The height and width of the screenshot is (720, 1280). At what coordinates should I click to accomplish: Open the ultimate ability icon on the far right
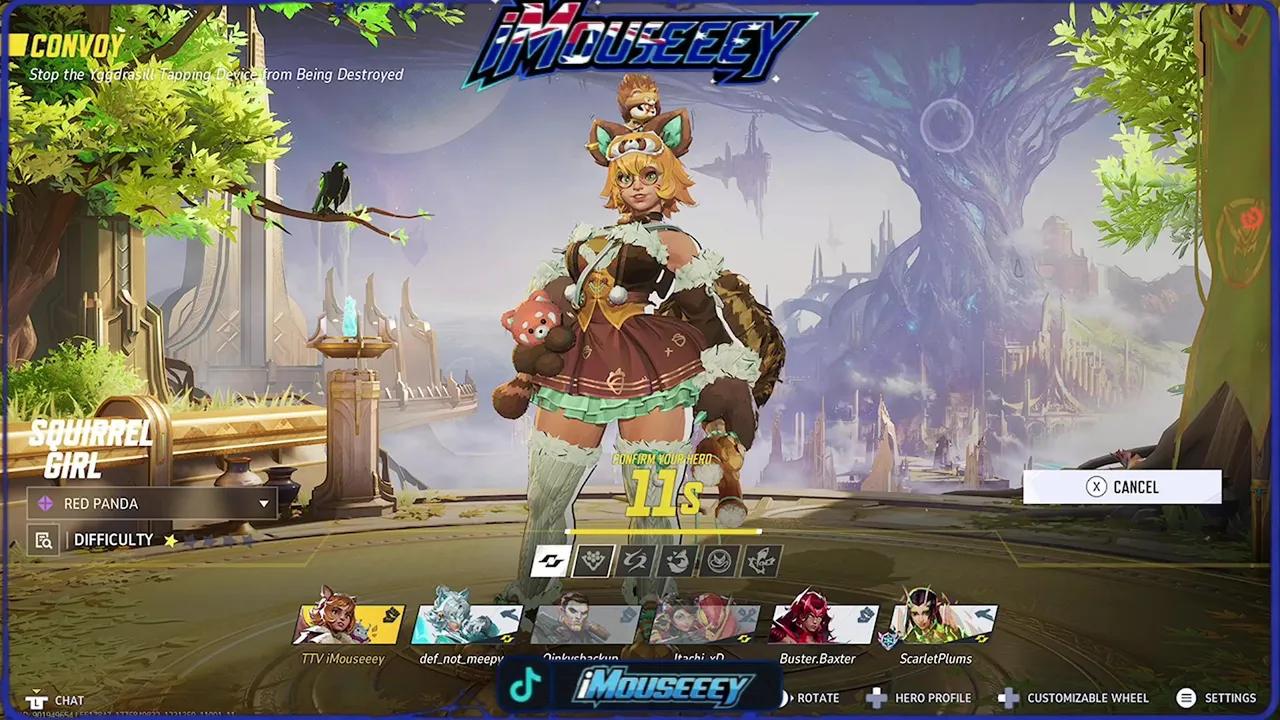point(760,561)
